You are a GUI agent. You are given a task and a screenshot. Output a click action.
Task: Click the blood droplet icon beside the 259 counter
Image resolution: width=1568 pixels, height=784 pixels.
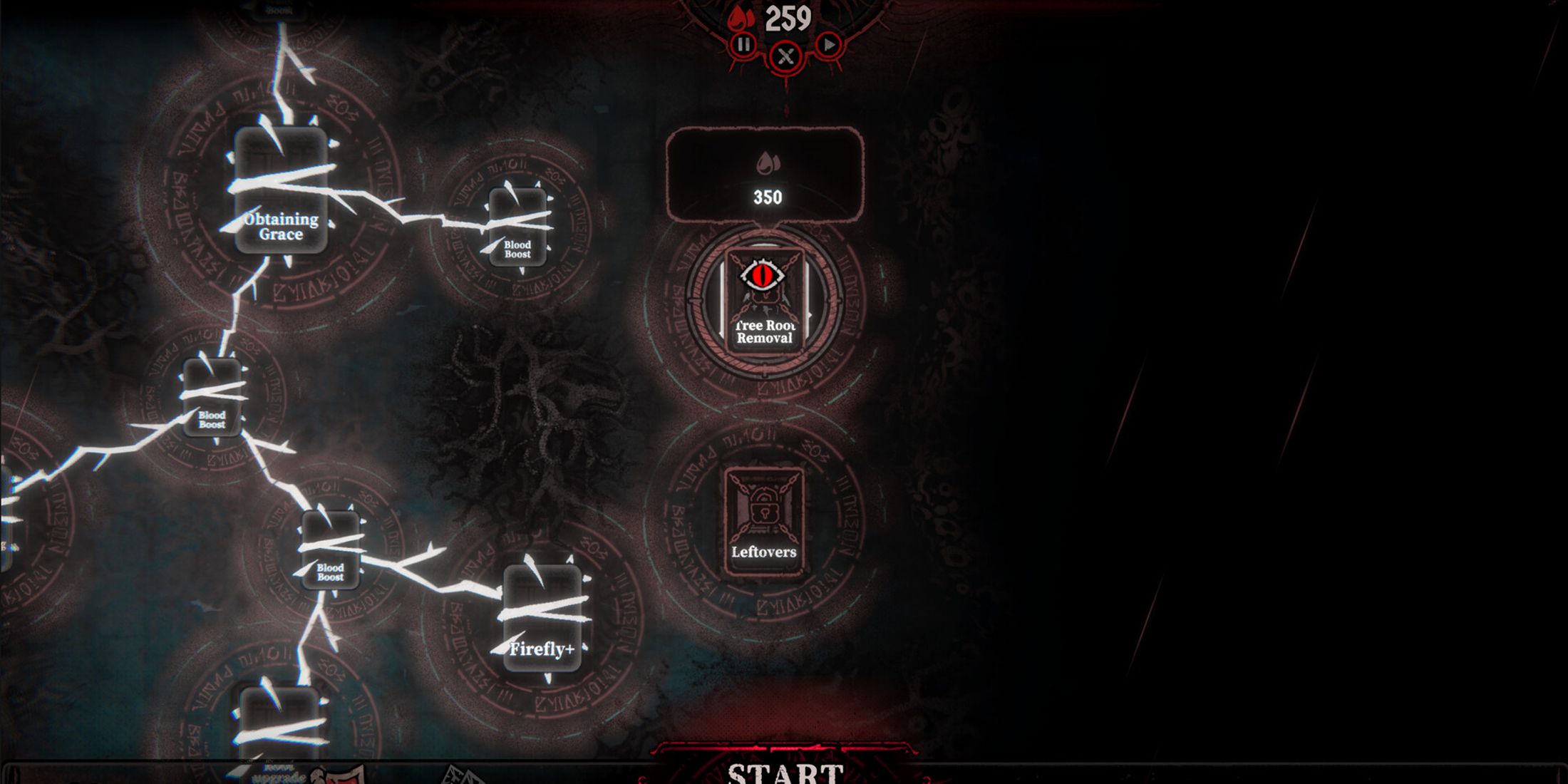click(738, 19)
